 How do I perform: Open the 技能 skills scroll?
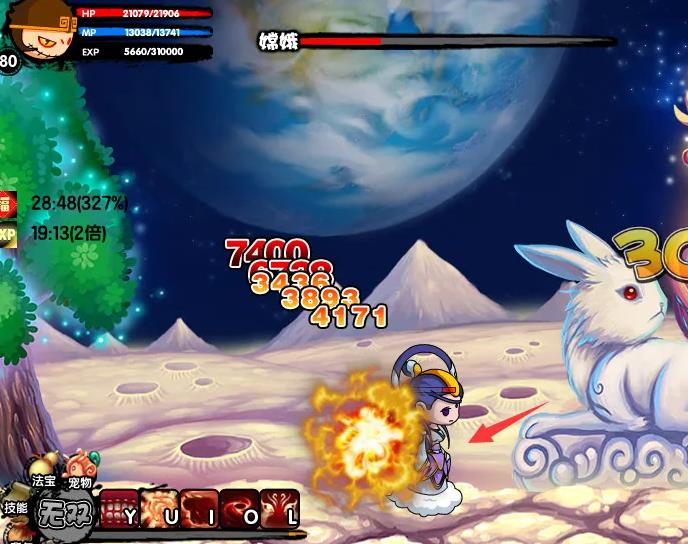[x=15, y=507]
